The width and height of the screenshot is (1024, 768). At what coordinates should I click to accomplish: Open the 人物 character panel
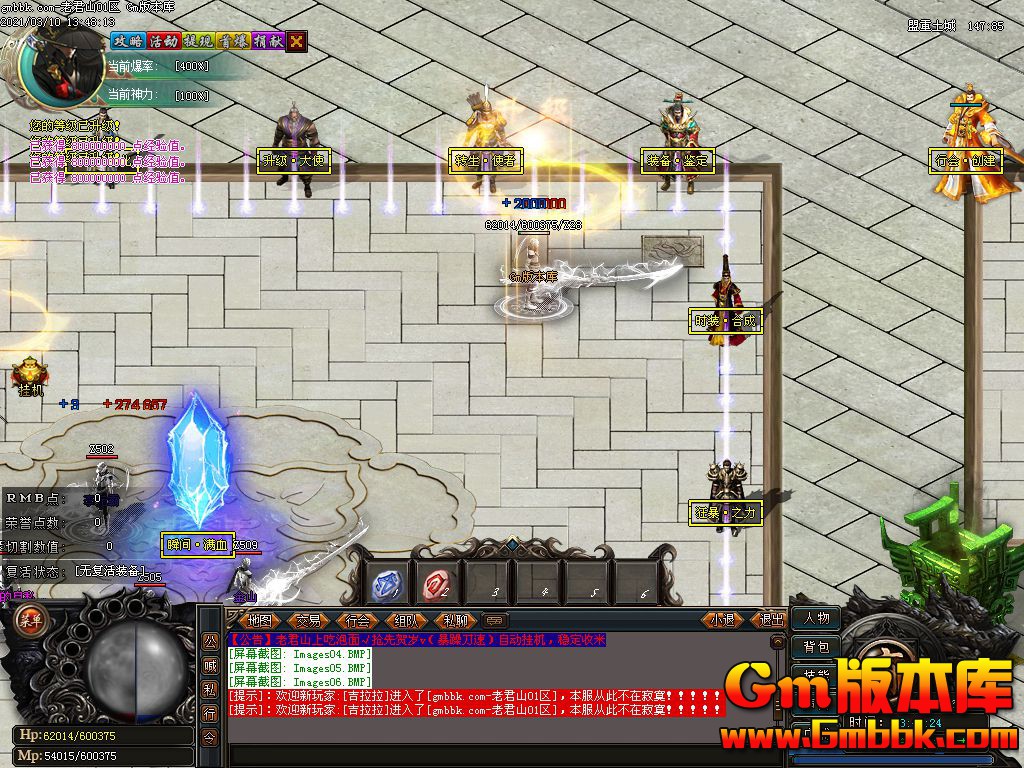tap(816, 619)
